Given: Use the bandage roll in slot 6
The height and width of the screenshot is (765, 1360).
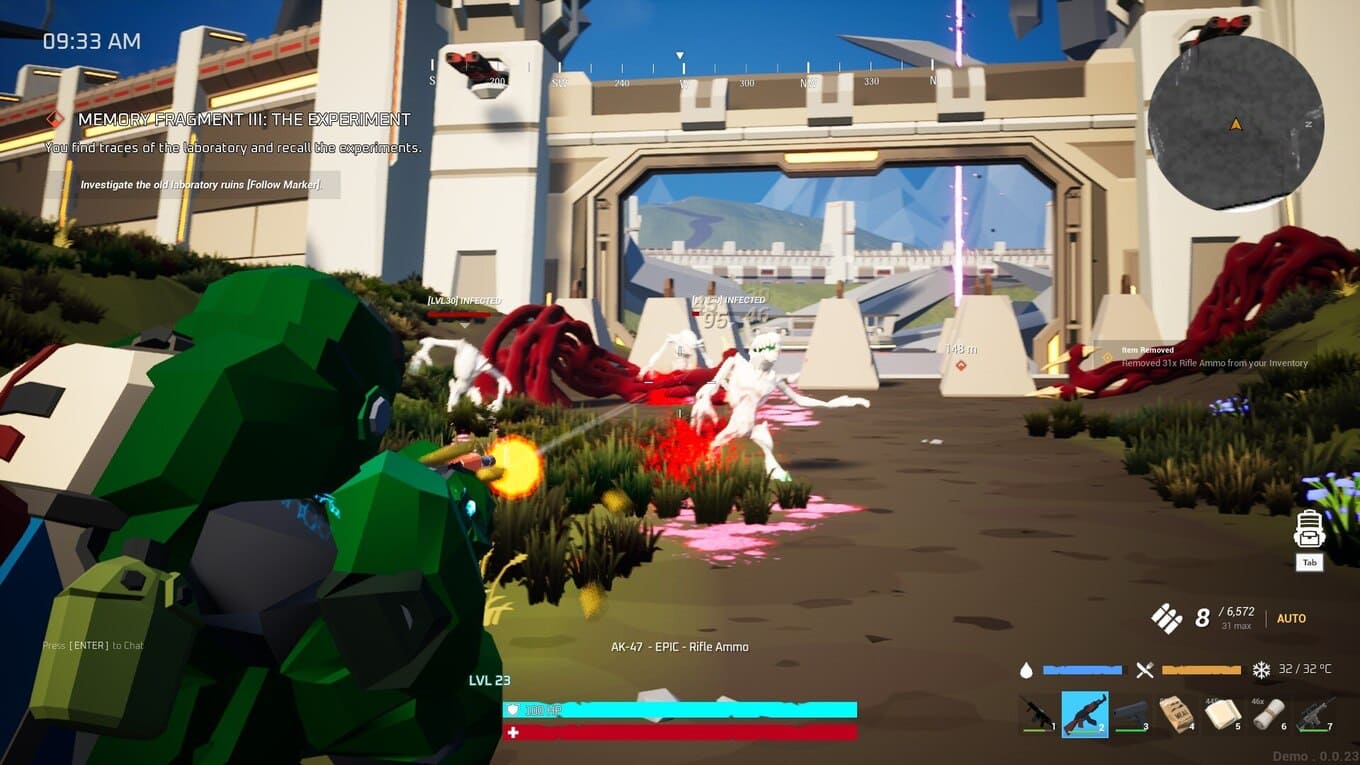Looking at the screenshot, I should click(x=1269, y=714).
